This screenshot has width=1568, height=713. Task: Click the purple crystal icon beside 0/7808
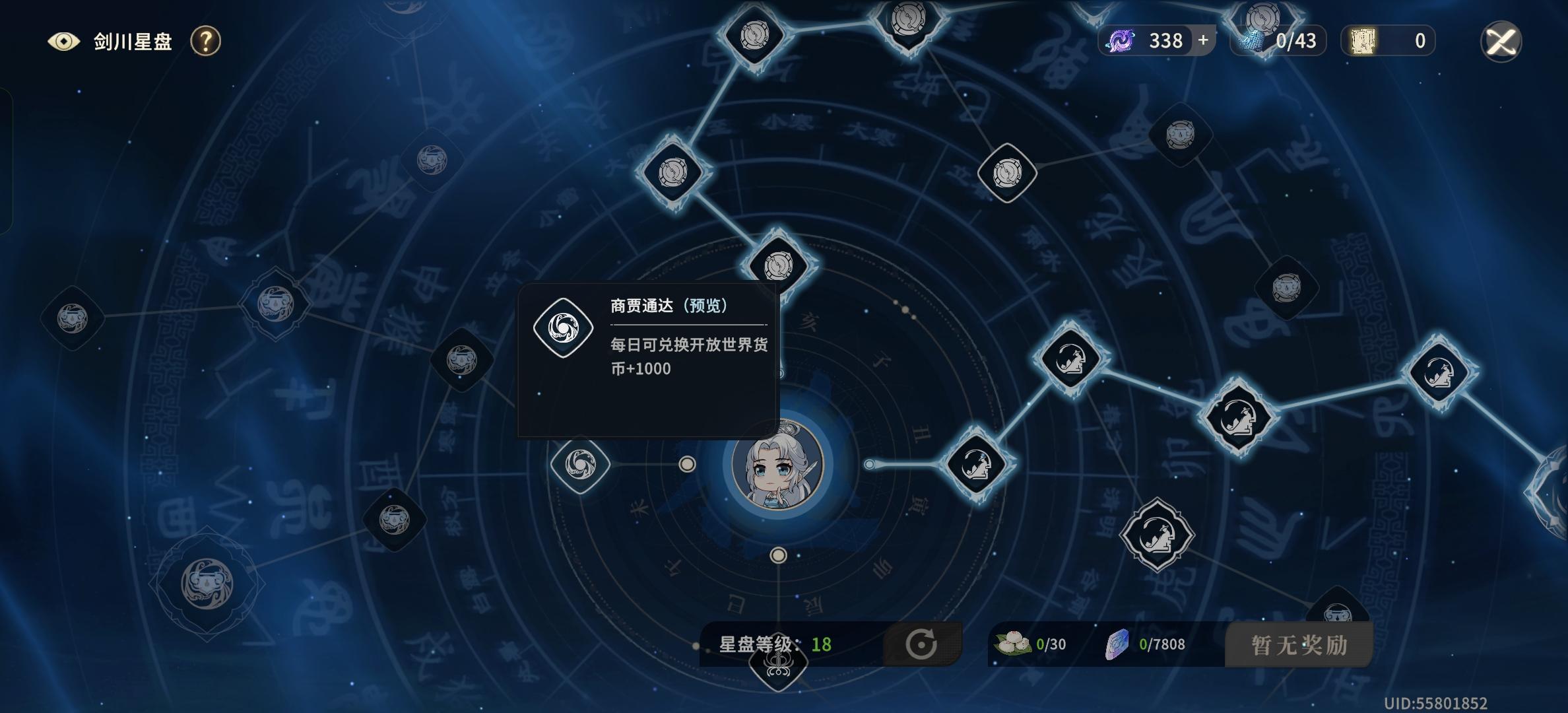click(1117, 644)
